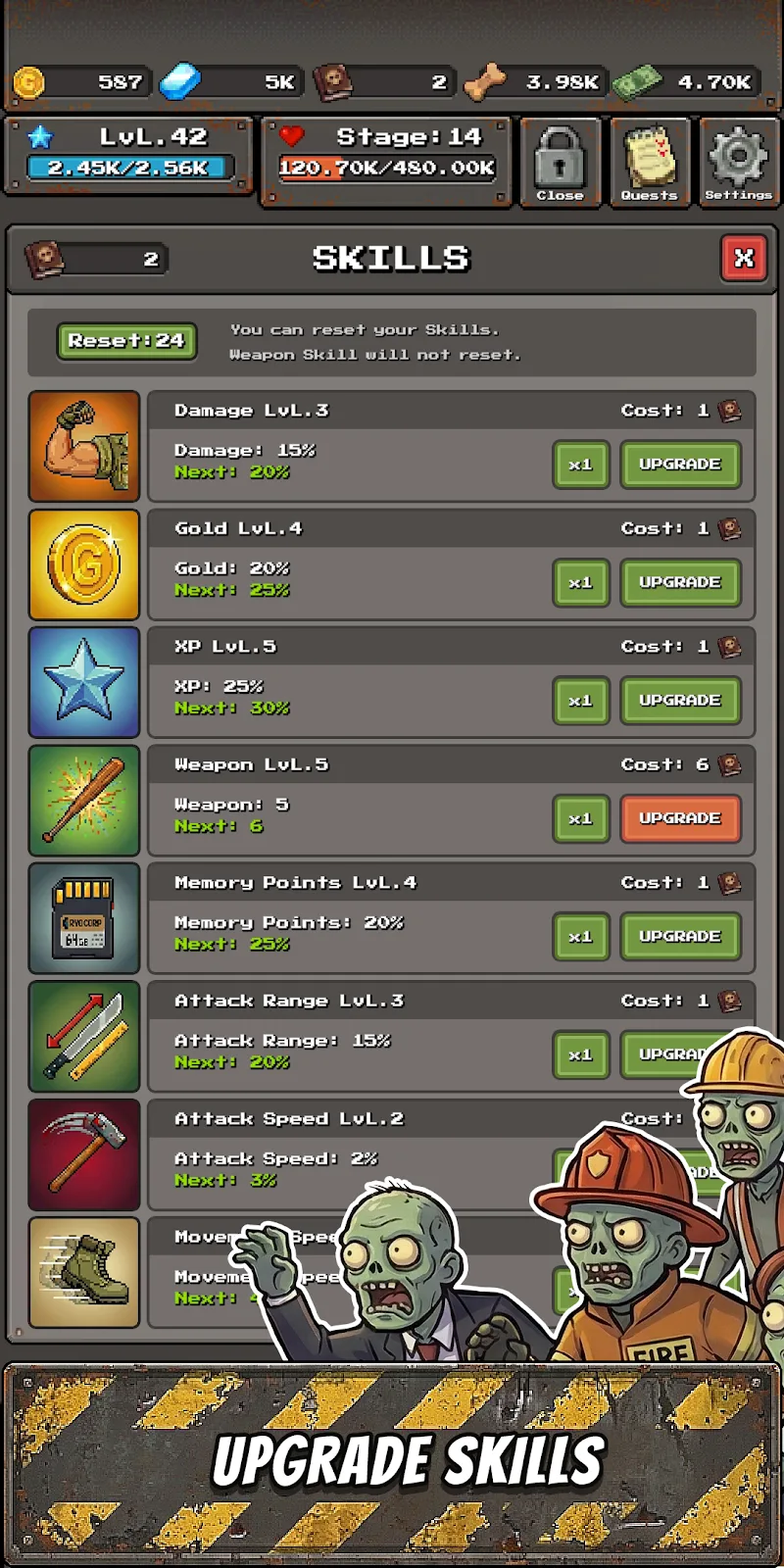The height and width of the screenshot is (1568, 784).
Task: Change the x1 multiplier on Gold row
Action: click(x=580, y=582)
